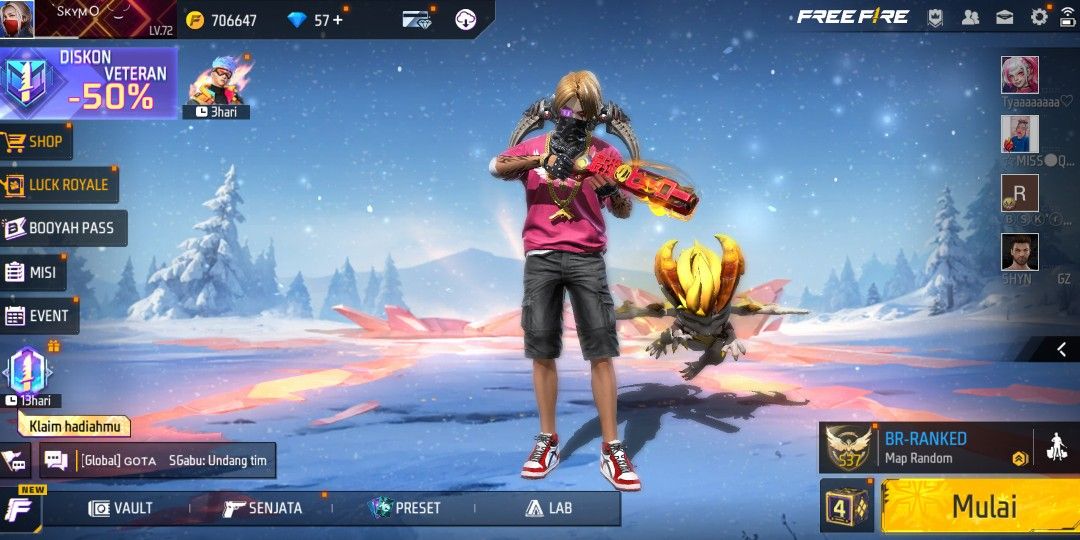Open the EVENT page
The image size is (1080, 540).
pos(38,316)
